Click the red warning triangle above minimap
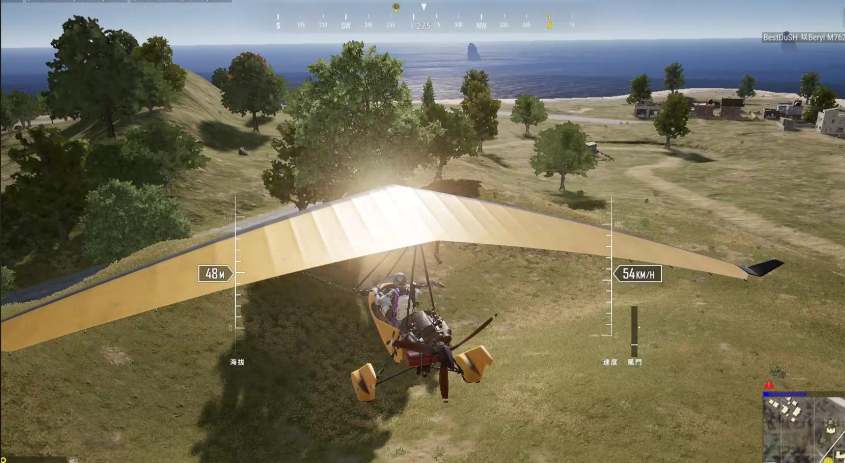This screenshot has height=463, width=845. tap(769, 385)
